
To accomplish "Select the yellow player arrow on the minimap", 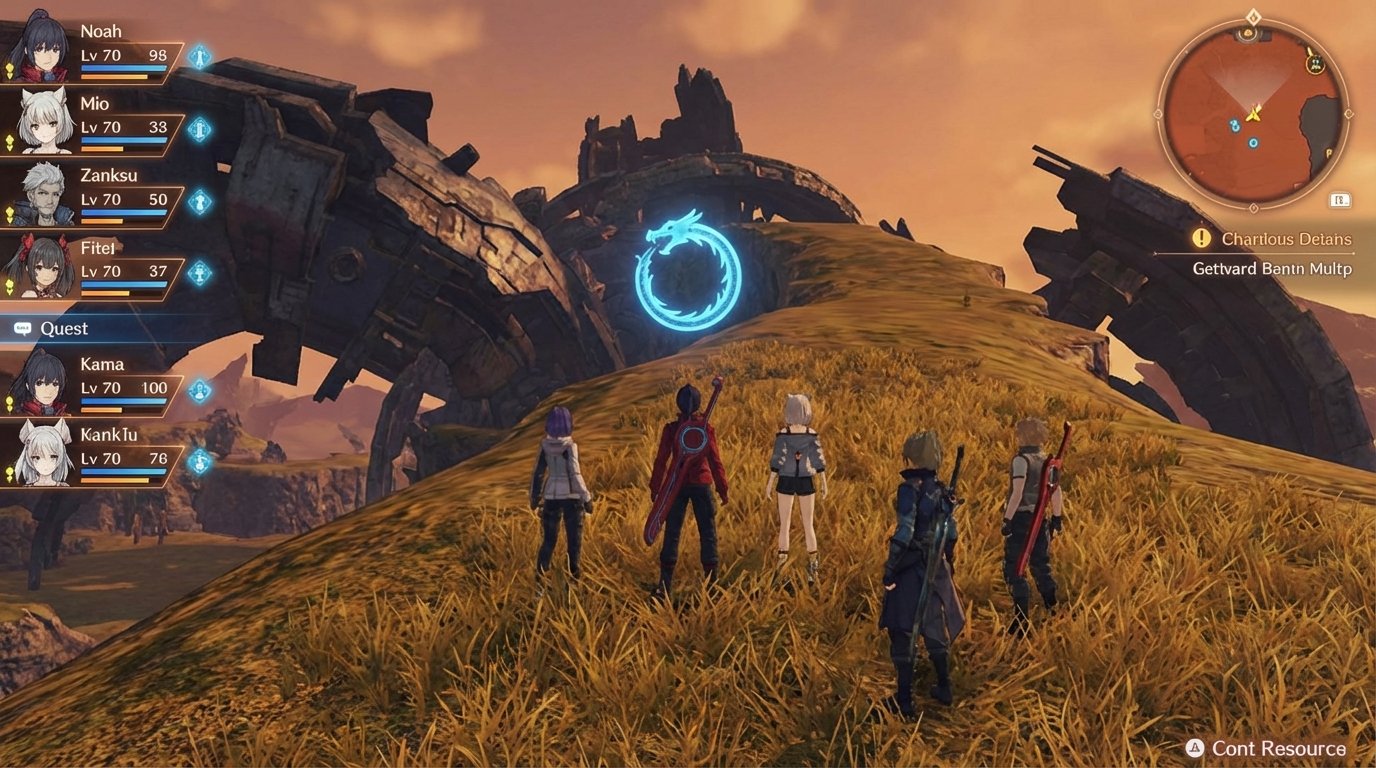I will pyautogui.click(x=1255, y=114).
